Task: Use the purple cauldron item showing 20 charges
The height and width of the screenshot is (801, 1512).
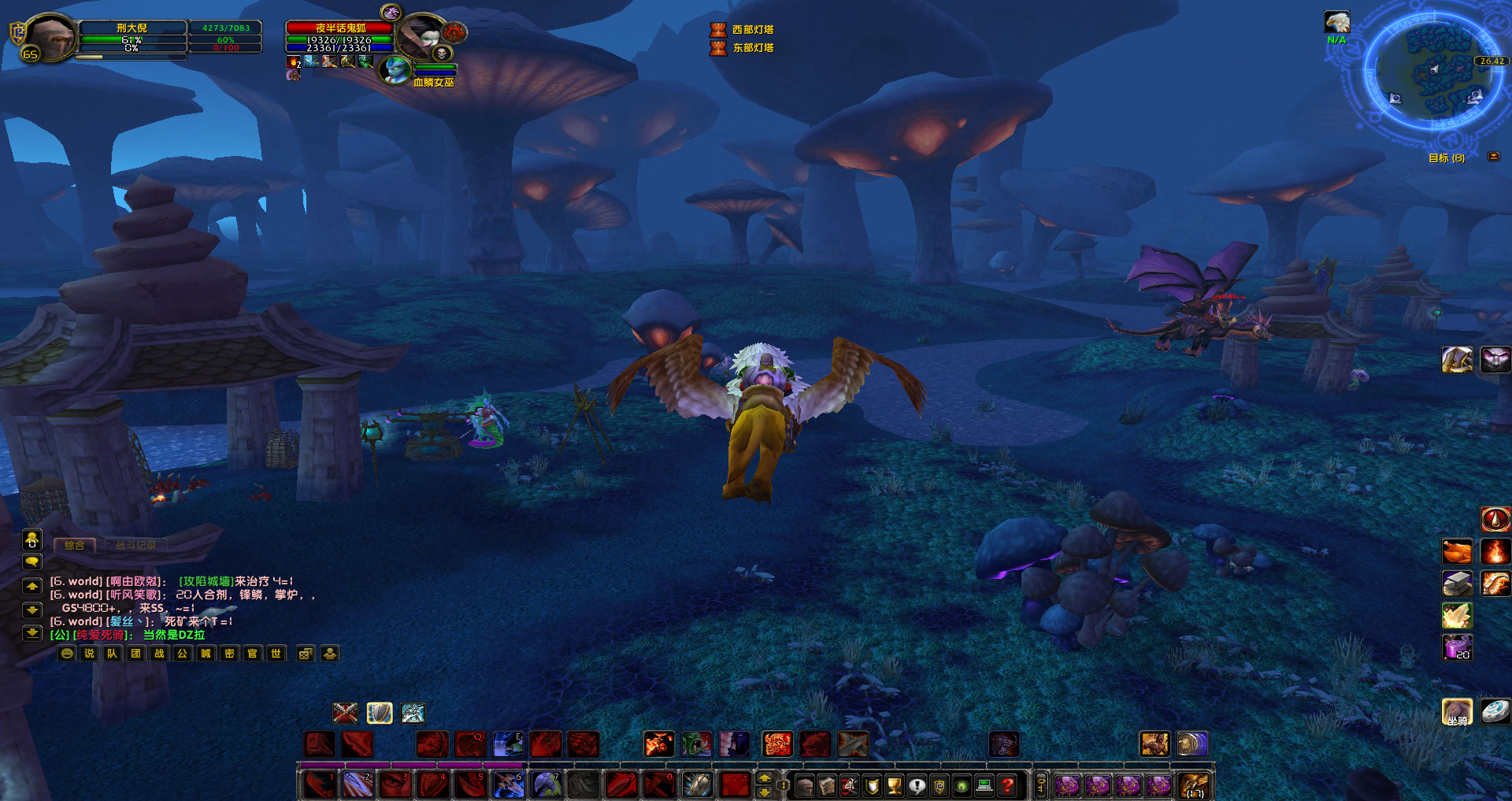Action: tap(1457, 647)
